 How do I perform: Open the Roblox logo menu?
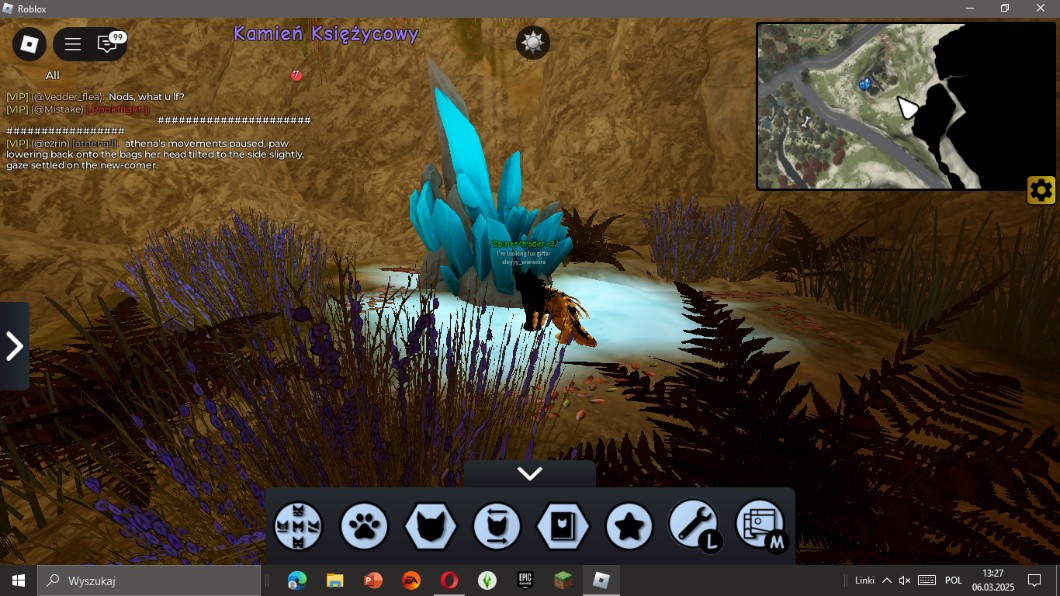coord(29,44)
